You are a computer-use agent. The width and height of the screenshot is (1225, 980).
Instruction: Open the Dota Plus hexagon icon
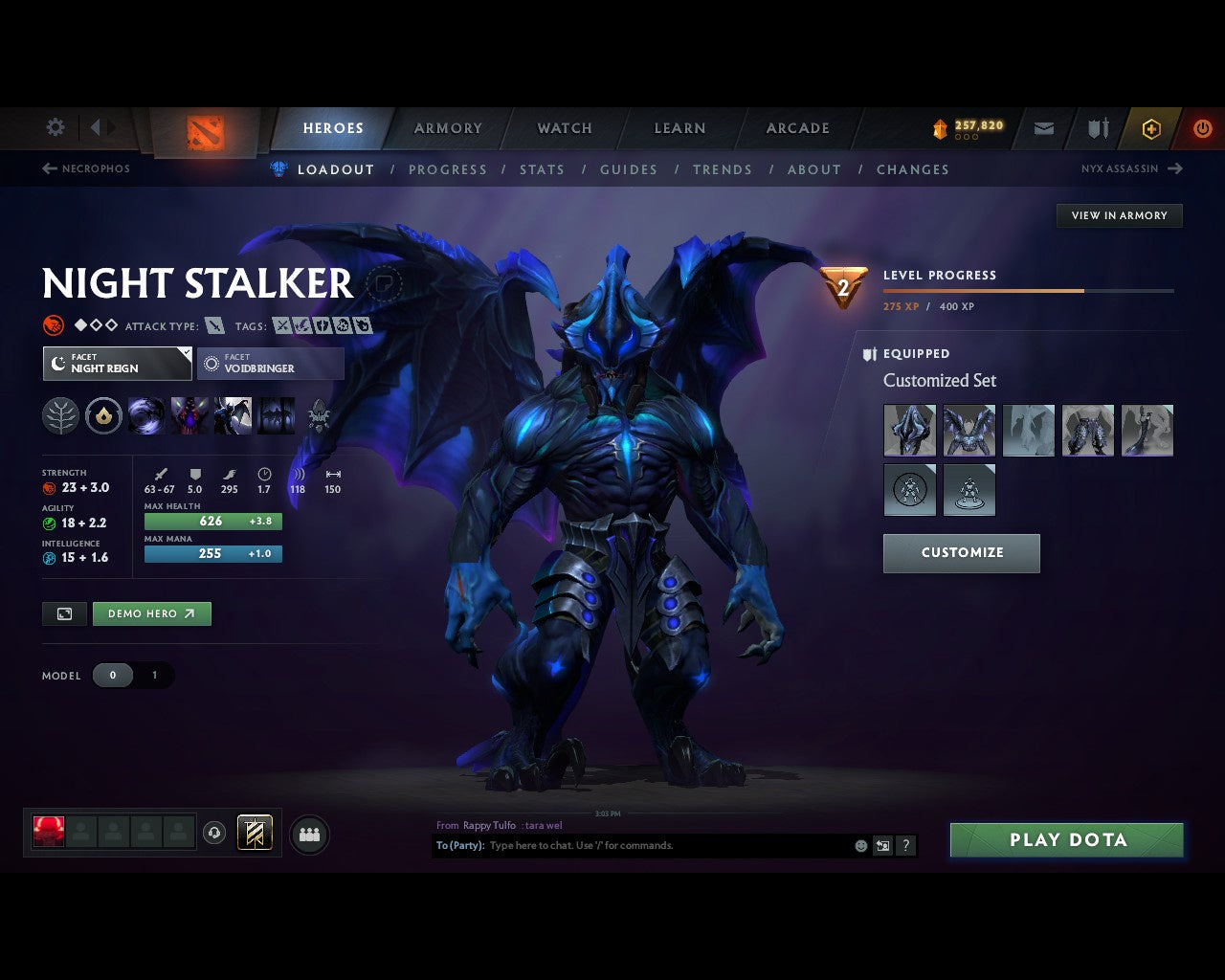pyautogui.click(x=1151, y=128)
